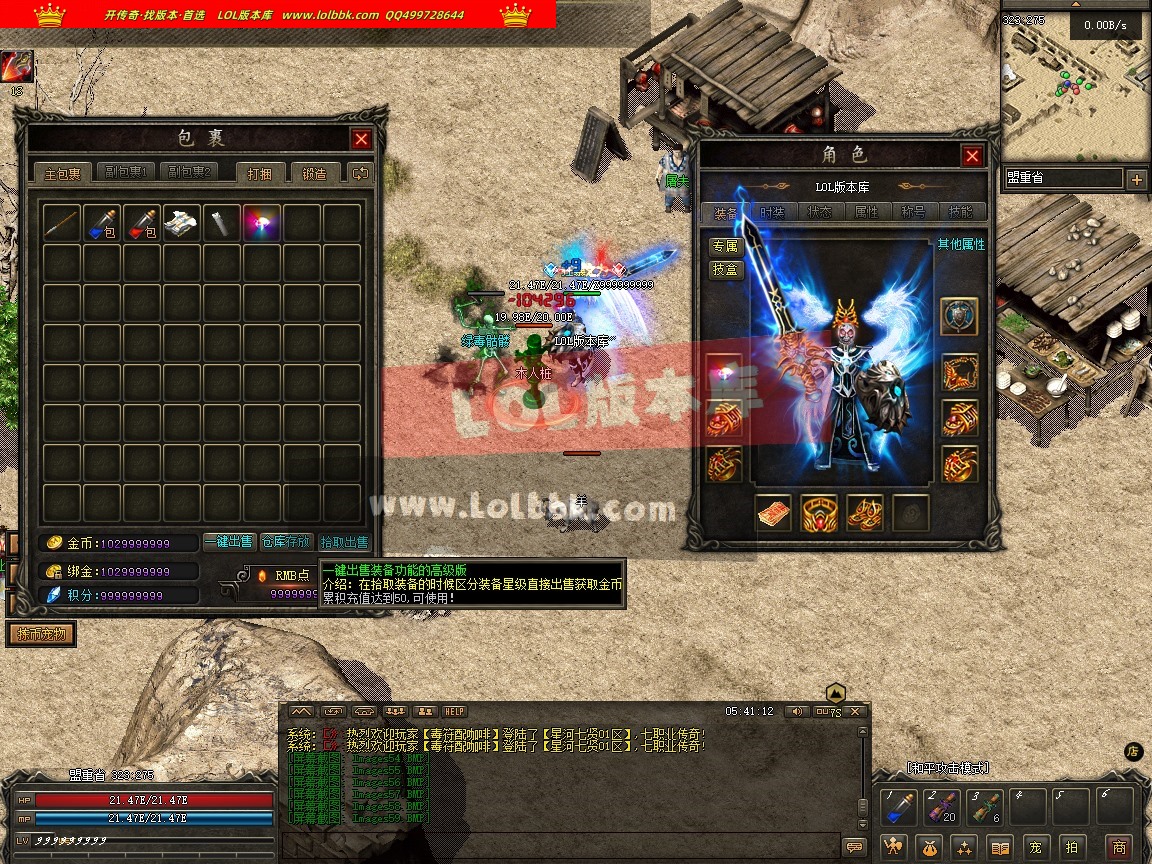Screen dimensions: 1152x864
Task: Open the 属性 attributes tab
Action: coord(866,212)
